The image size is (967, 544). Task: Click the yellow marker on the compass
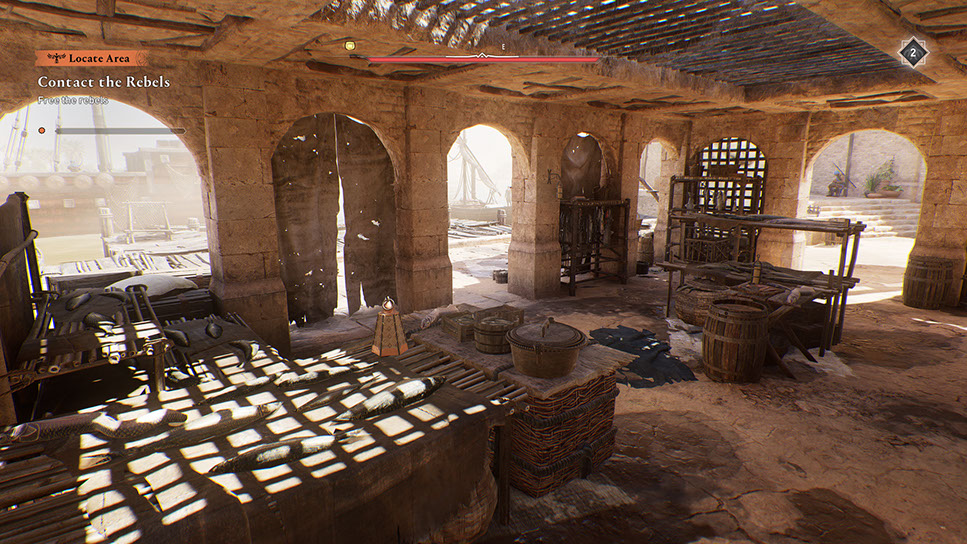click(350, 45)
